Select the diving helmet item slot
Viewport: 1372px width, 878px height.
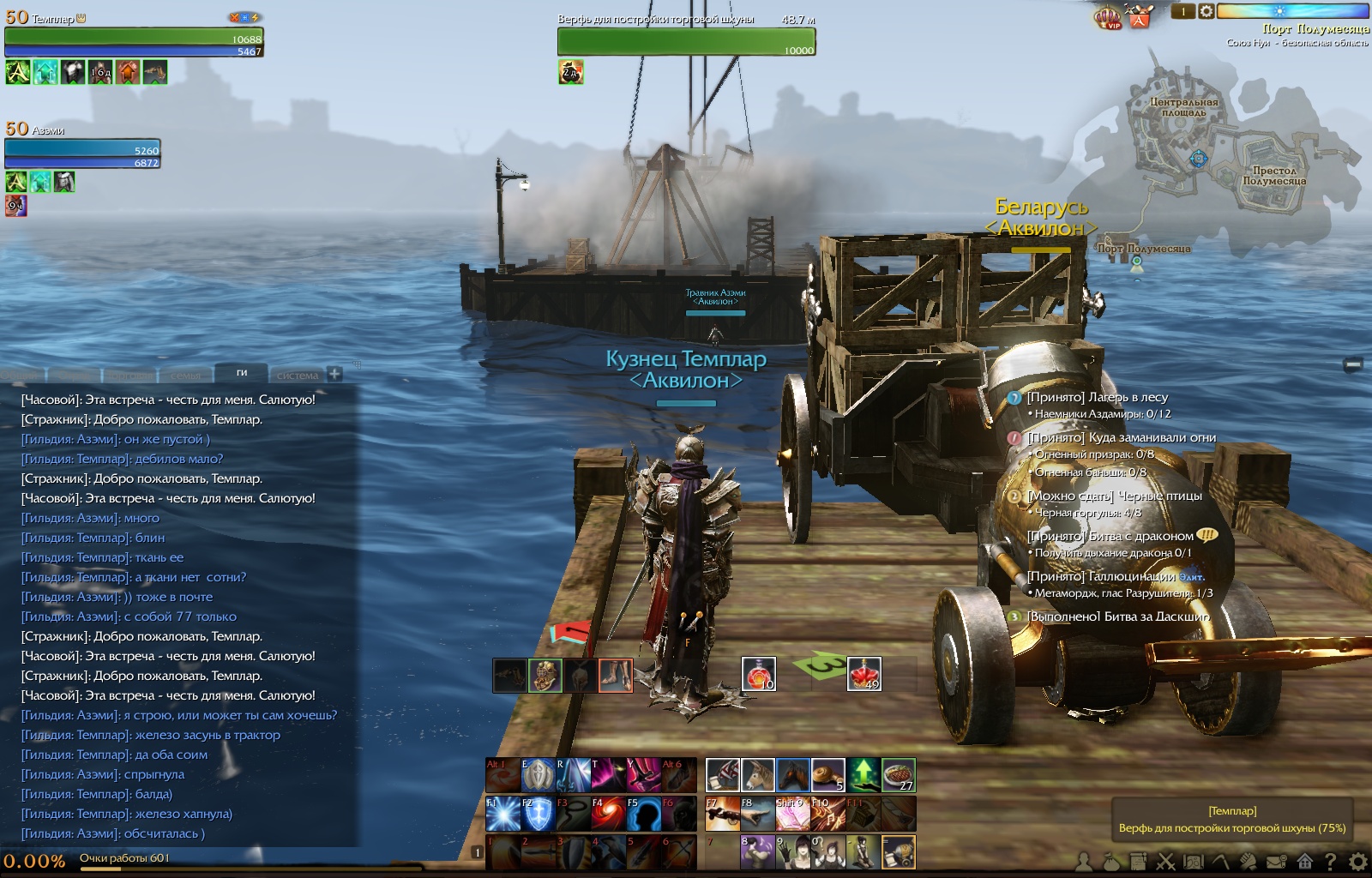(545, 676)
